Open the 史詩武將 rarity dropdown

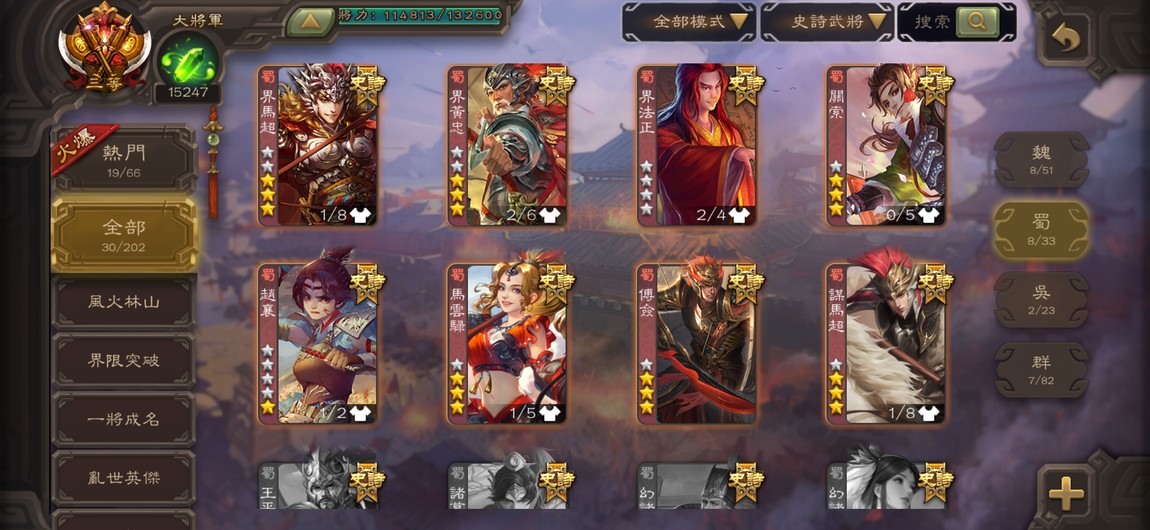(x=826, y=21)
